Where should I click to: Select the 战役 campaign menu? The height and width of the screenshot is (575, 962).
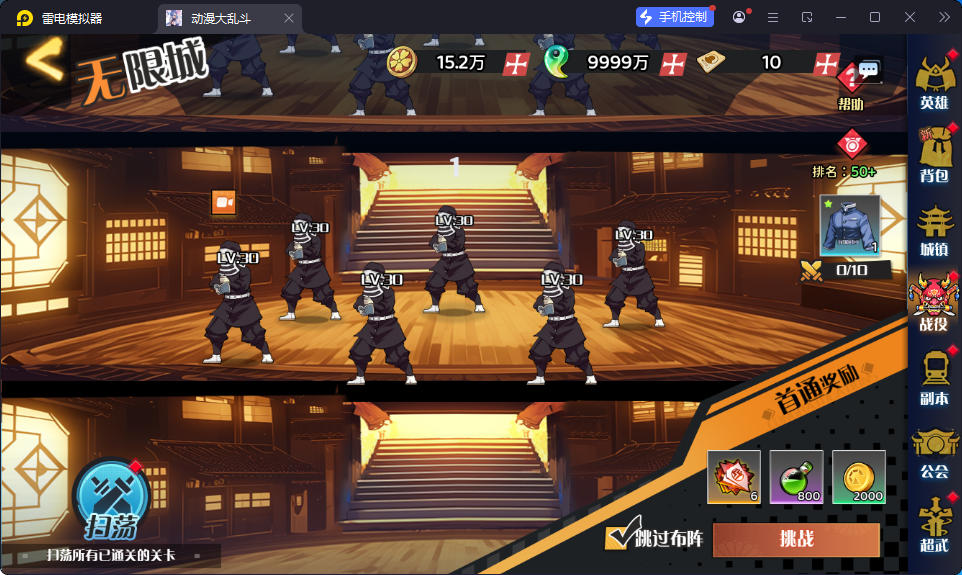point(934,303)
